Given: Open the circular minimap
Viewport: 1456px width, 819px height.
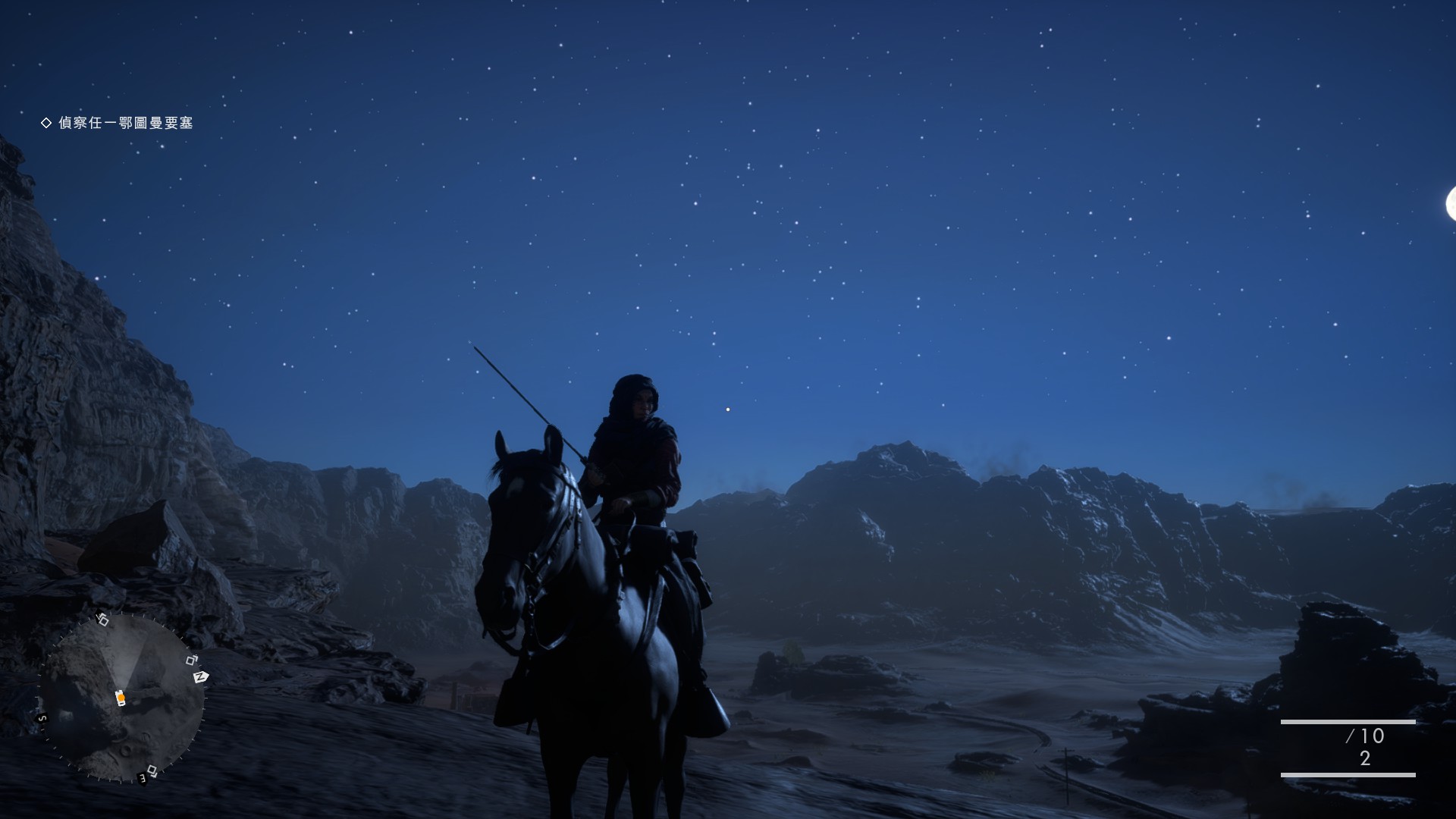Looking at the screenshot, I should click(121, 698).
